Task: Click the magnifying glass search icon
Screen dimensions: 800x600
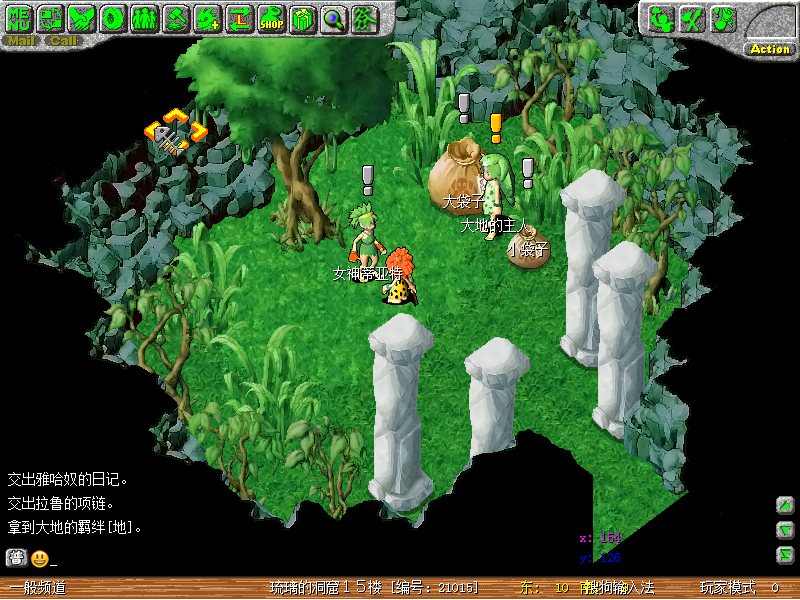Action: pos(333,17)
